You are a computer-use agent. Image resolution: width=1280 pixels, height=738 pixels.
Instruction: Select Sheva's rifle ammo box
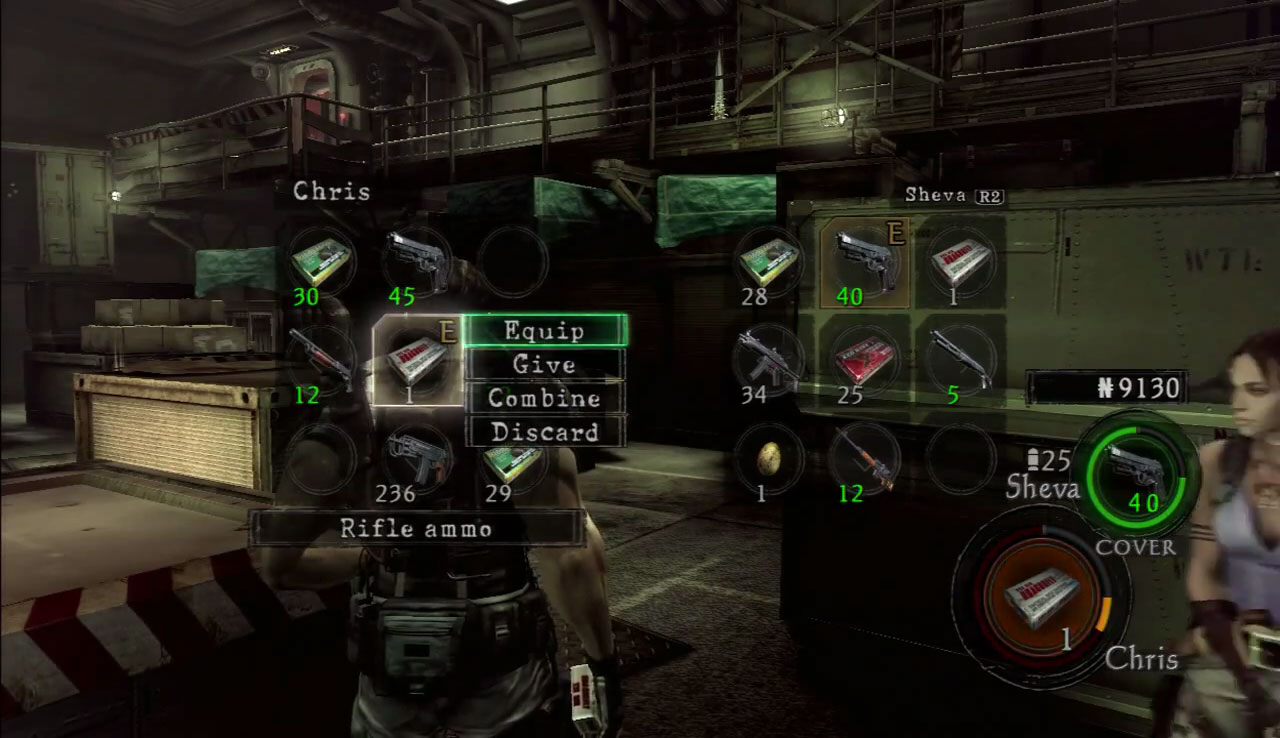click(960, 262)
